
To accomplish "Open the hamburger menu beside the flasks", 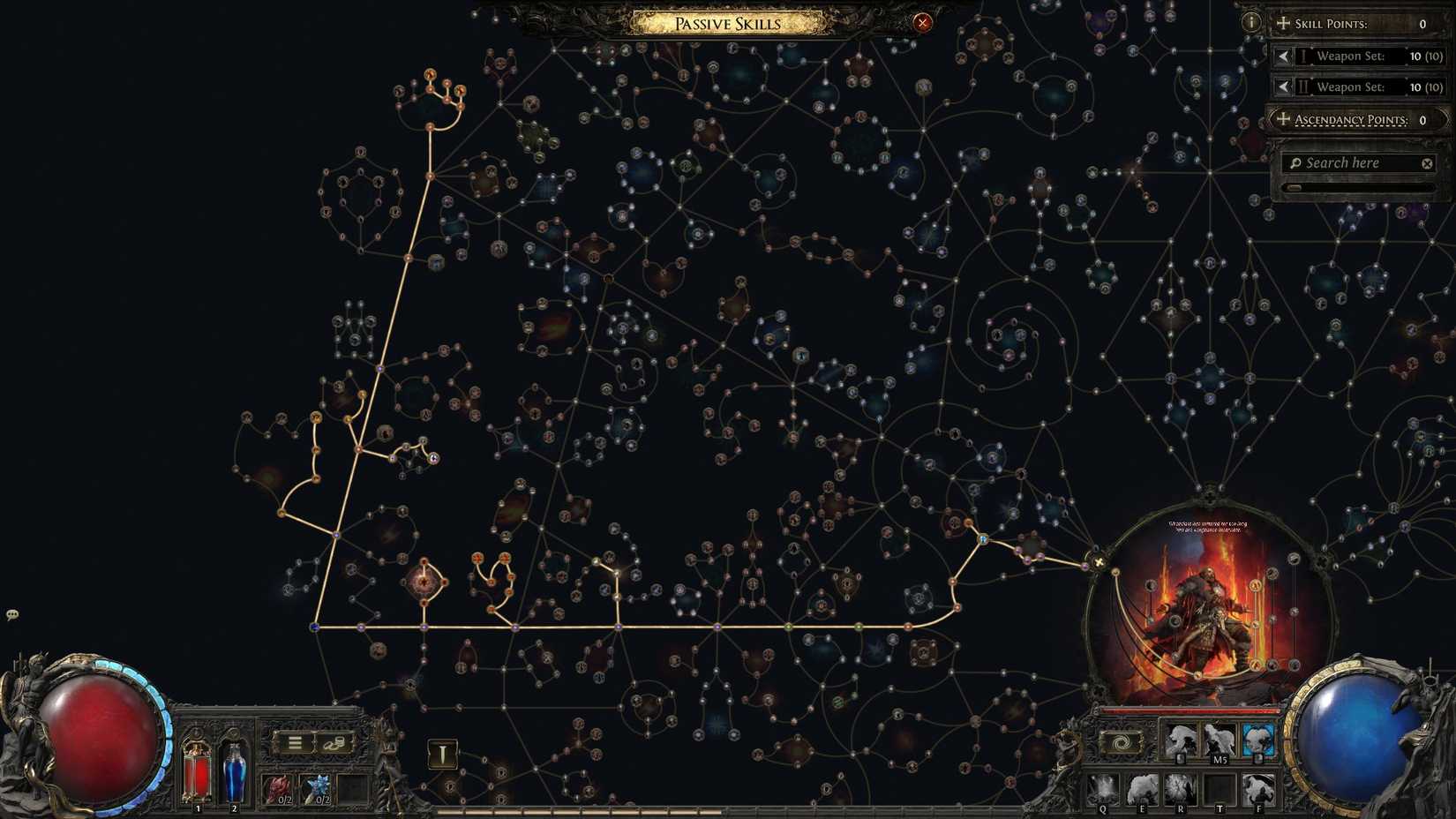I will tap(295, 742).
